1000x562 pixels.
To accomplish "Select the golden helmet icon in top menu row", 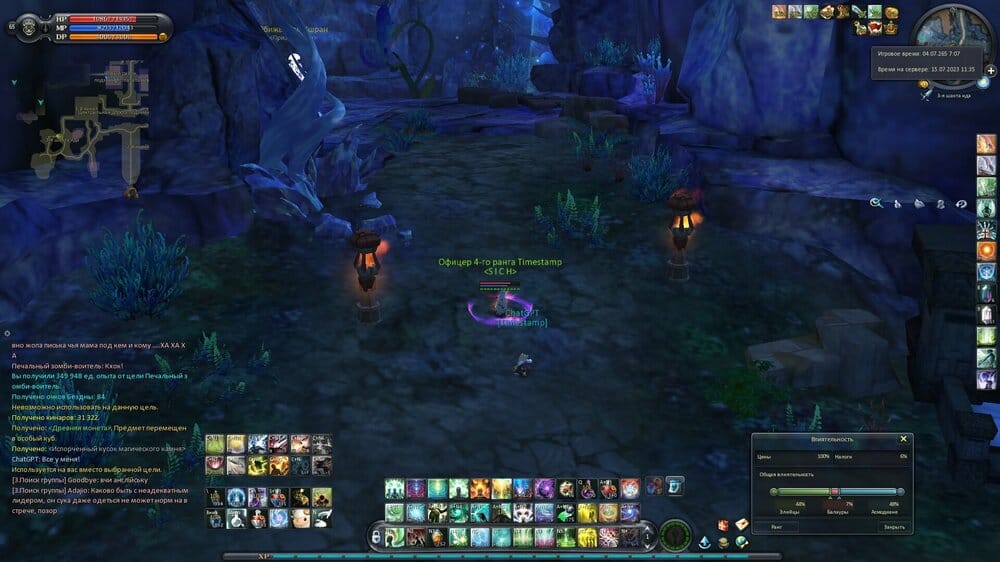I will point(890,12).
